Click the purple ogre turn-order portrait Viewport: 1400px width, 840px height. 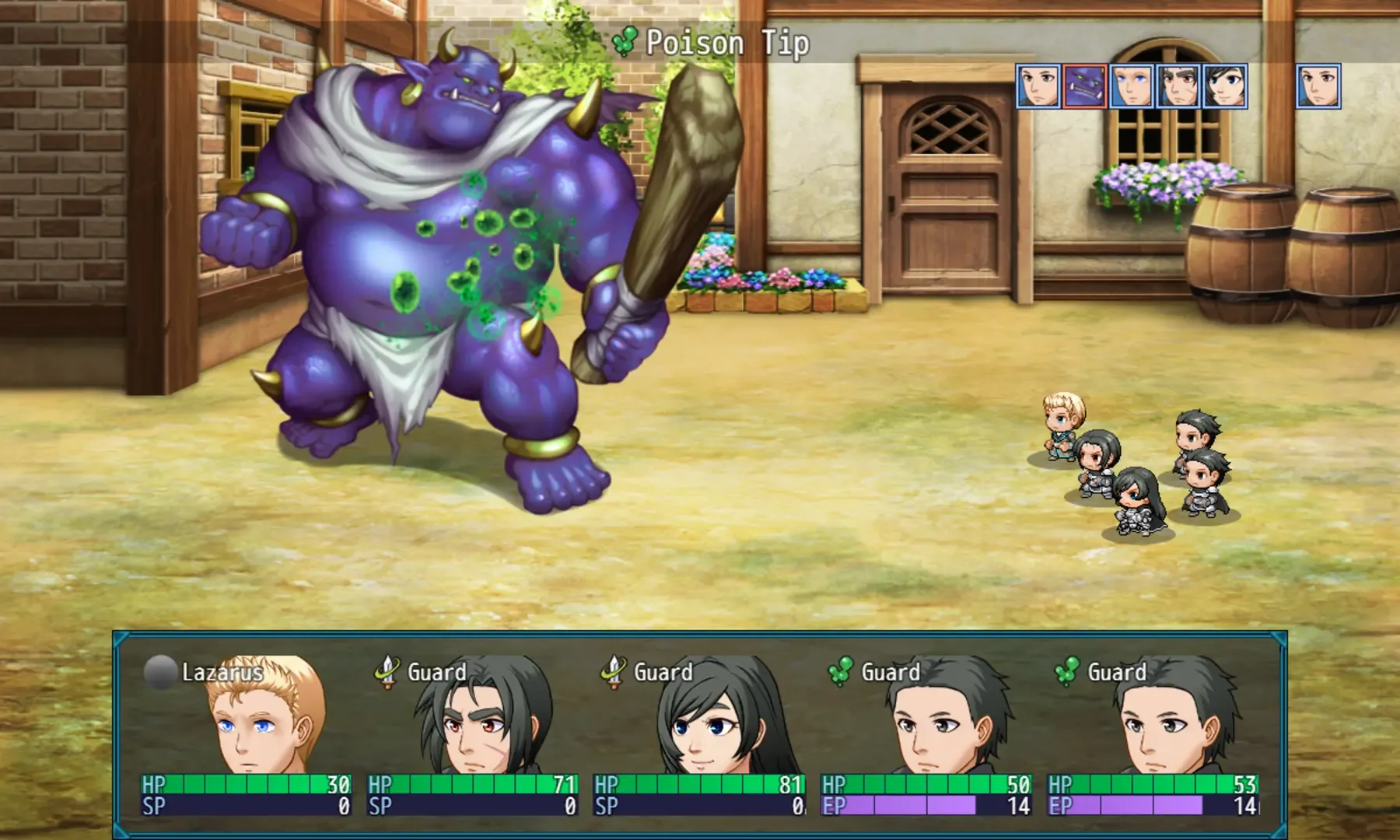pyautogui.click(x=1085, y=86)
